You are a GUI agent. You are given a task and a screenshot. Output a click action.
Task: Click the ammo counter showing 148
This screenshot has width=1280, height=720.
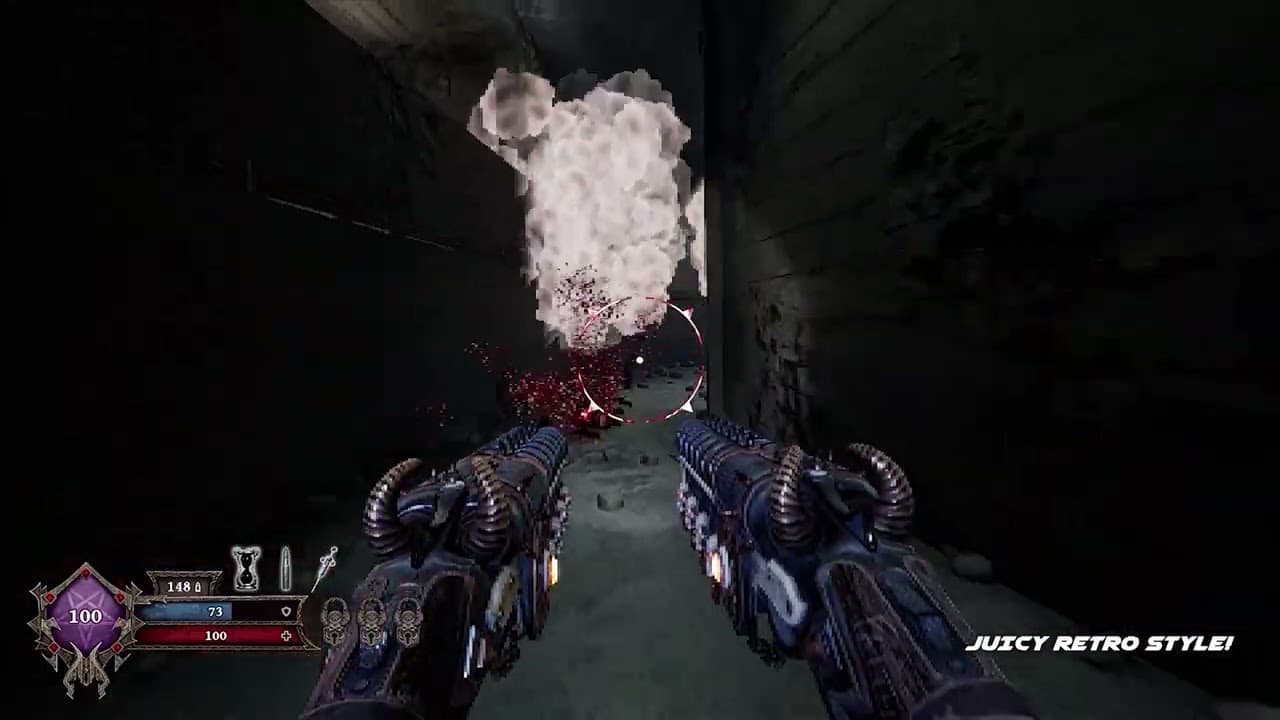click(x=178, y=588)
